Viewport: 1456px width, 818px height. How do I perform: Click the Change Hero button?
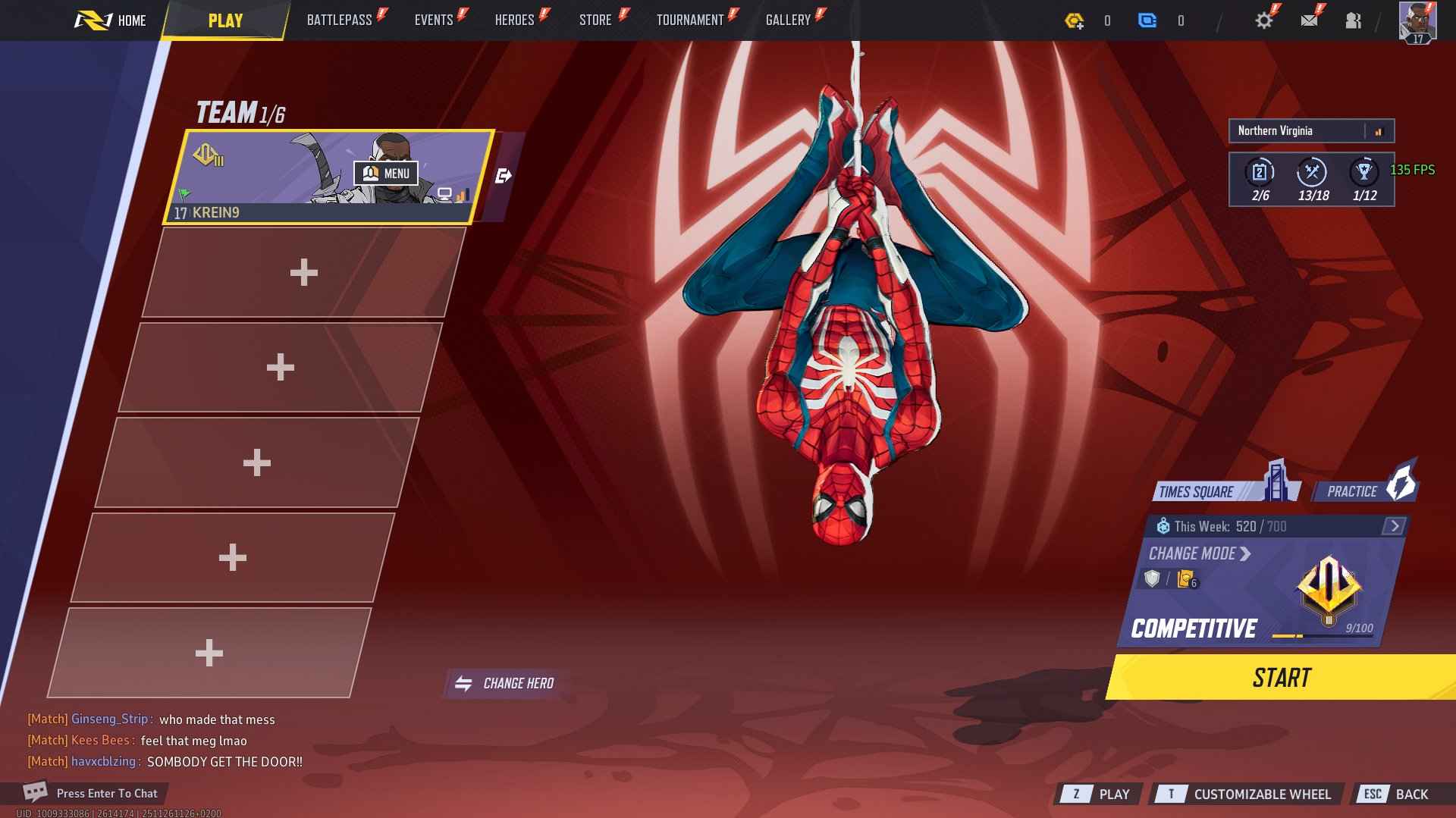504,682
